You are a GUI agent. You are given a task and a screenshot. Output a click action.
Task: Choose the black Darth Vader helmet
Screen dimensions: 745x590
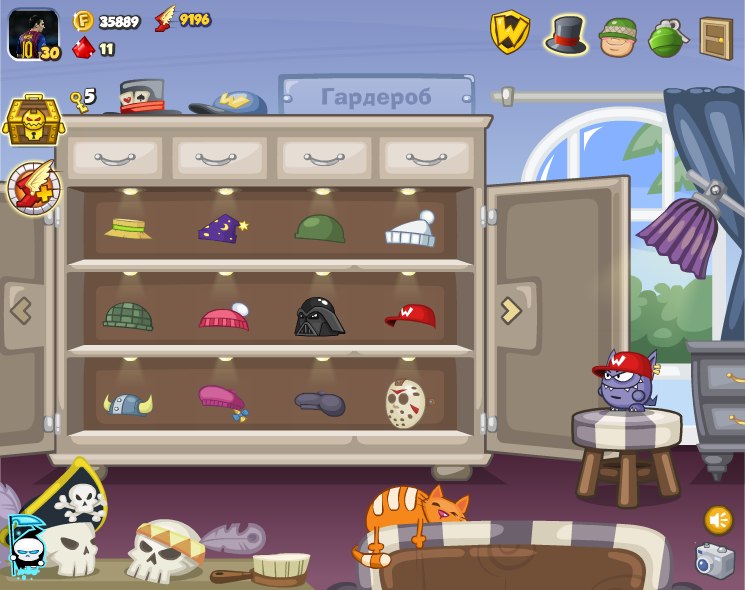(319, 316)
